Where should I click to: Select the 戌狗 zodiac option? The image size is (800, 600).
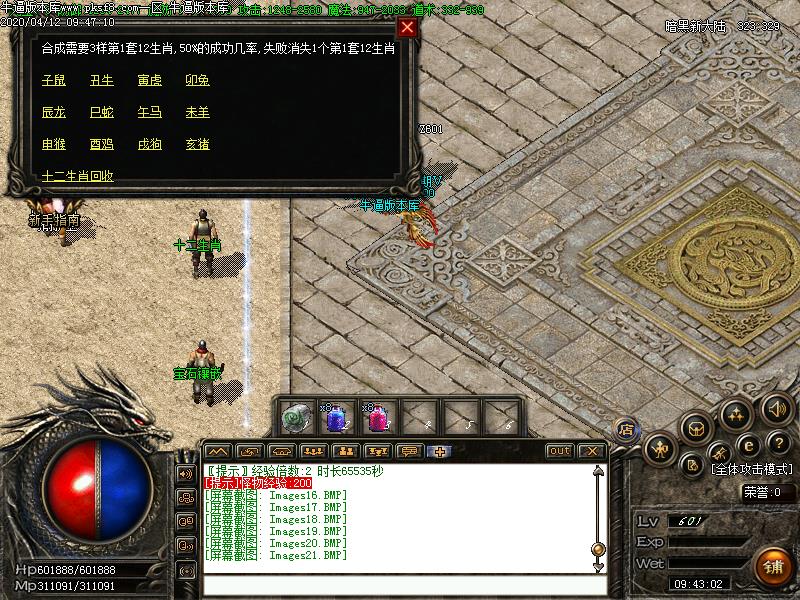[x=149, y=144]
